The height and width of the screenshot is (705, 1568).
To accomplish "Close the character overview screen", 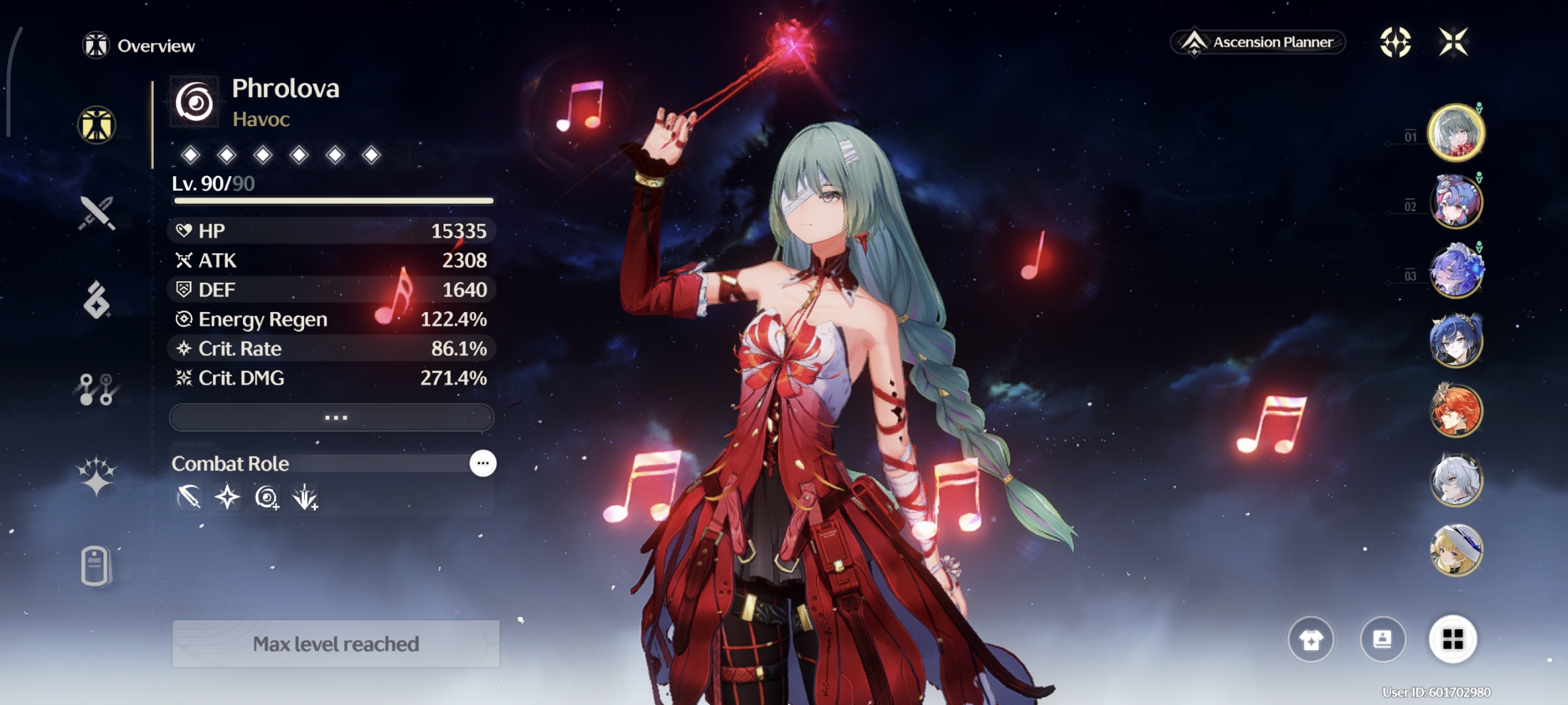I will coord(1453,42).
